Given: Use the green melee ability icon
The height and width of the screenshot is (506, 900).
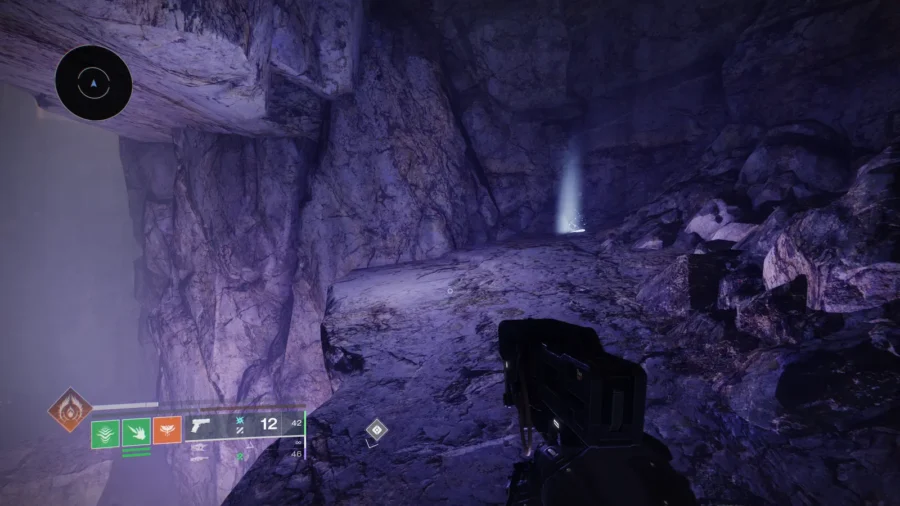Looking at the screenshot, I should pos(136,433).
